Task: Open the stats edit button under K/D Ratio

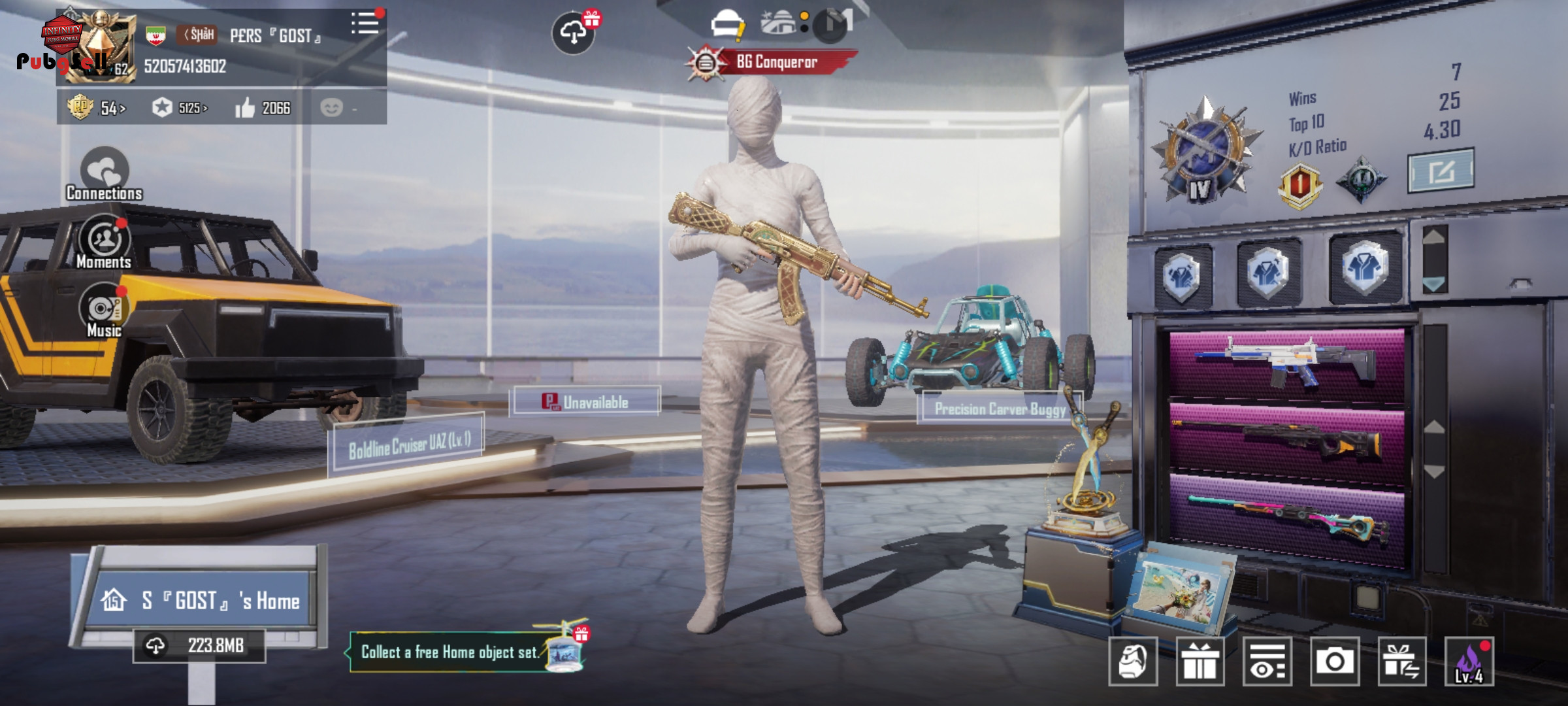Action: tap(1440, 171)
